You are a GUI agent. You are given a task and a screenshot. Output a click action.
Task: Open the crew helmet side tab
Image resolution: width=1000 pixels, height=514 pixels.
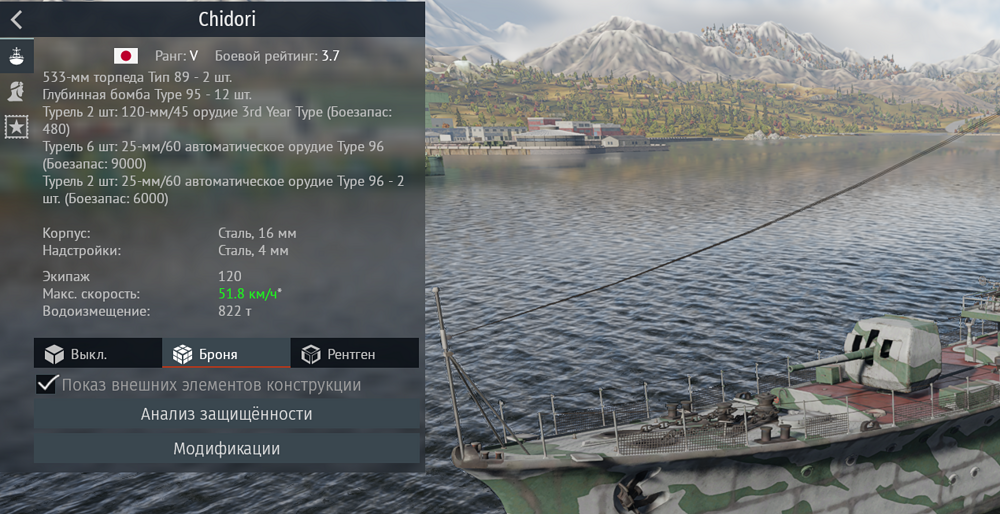16,91
